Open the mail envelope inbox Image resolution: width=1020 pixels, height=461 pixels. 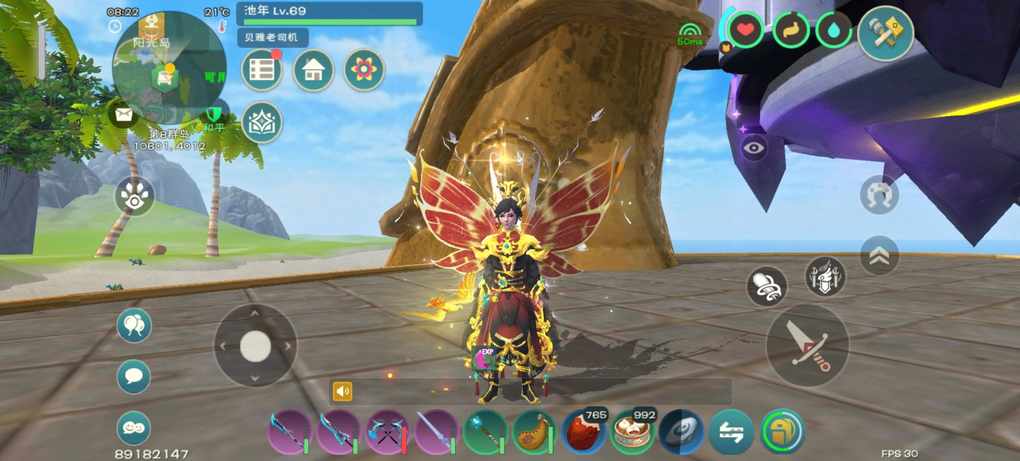coord(123,115)
